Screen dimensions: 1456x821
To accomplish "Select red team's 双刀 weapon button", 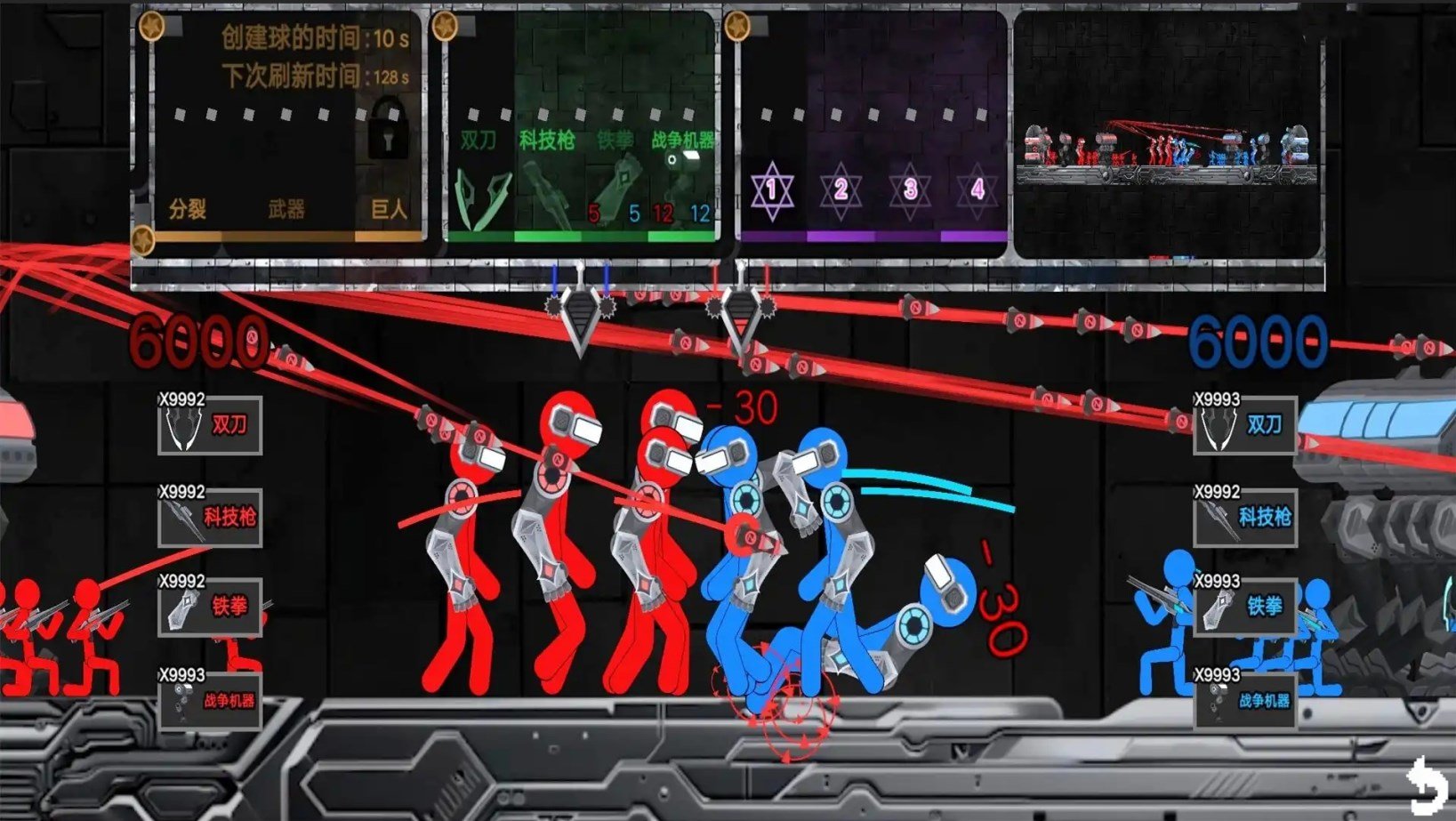I will point(210,426).
